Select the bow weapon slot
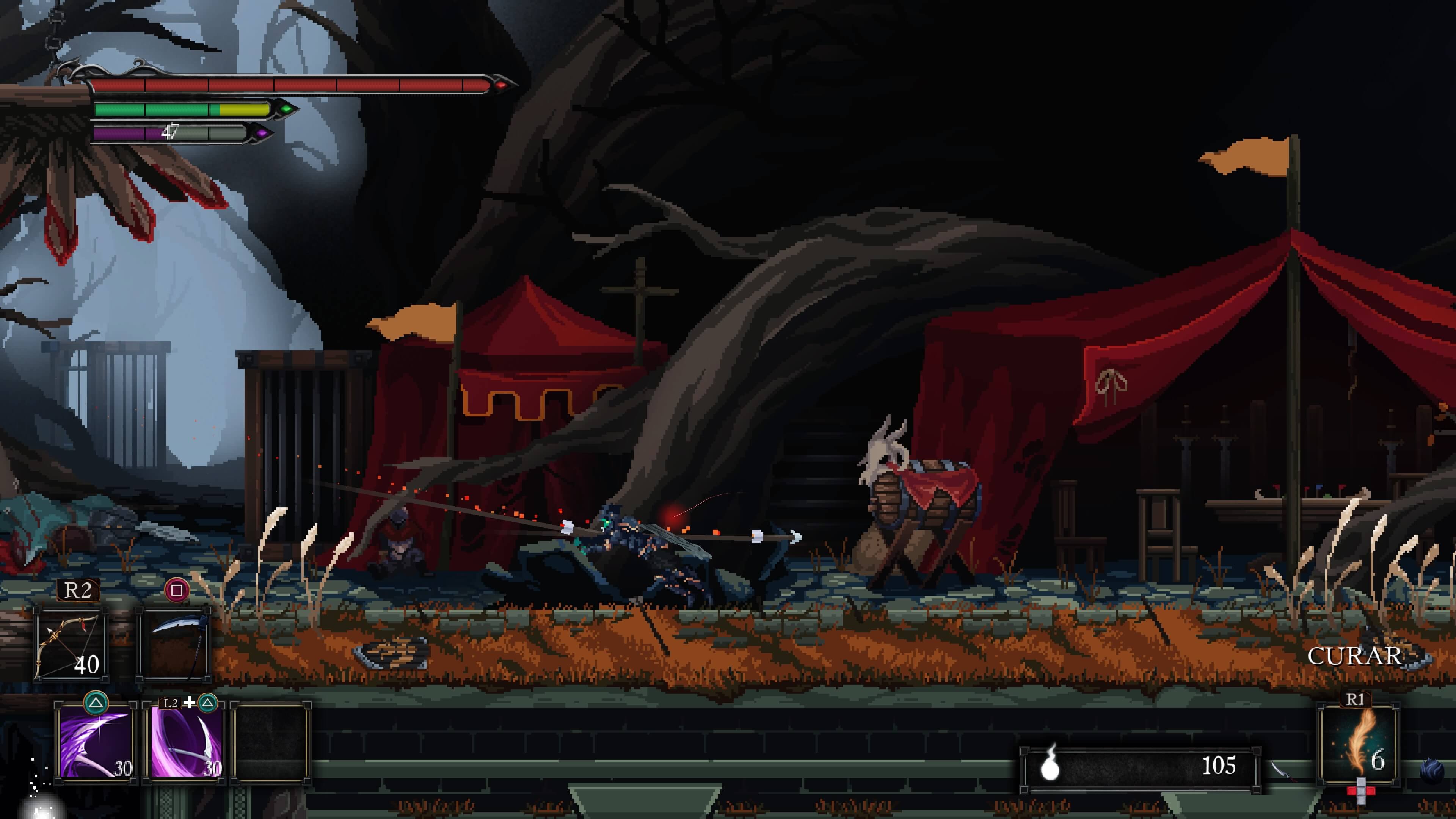Viewport: 1456px width, 819px height. tap(70, 644)
